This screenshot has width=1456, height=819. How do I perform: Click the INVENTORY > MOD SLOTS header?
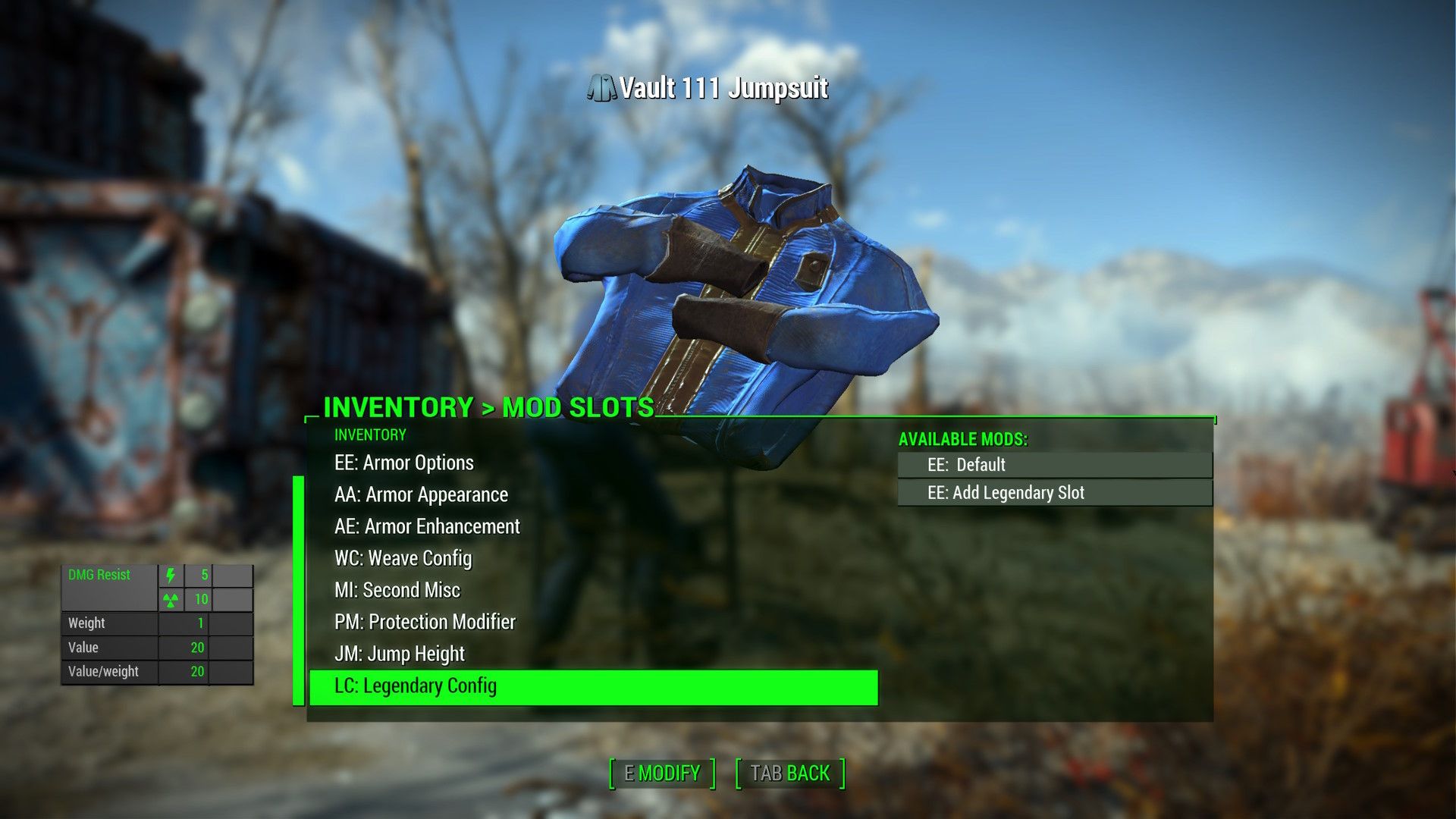(486, 408)
